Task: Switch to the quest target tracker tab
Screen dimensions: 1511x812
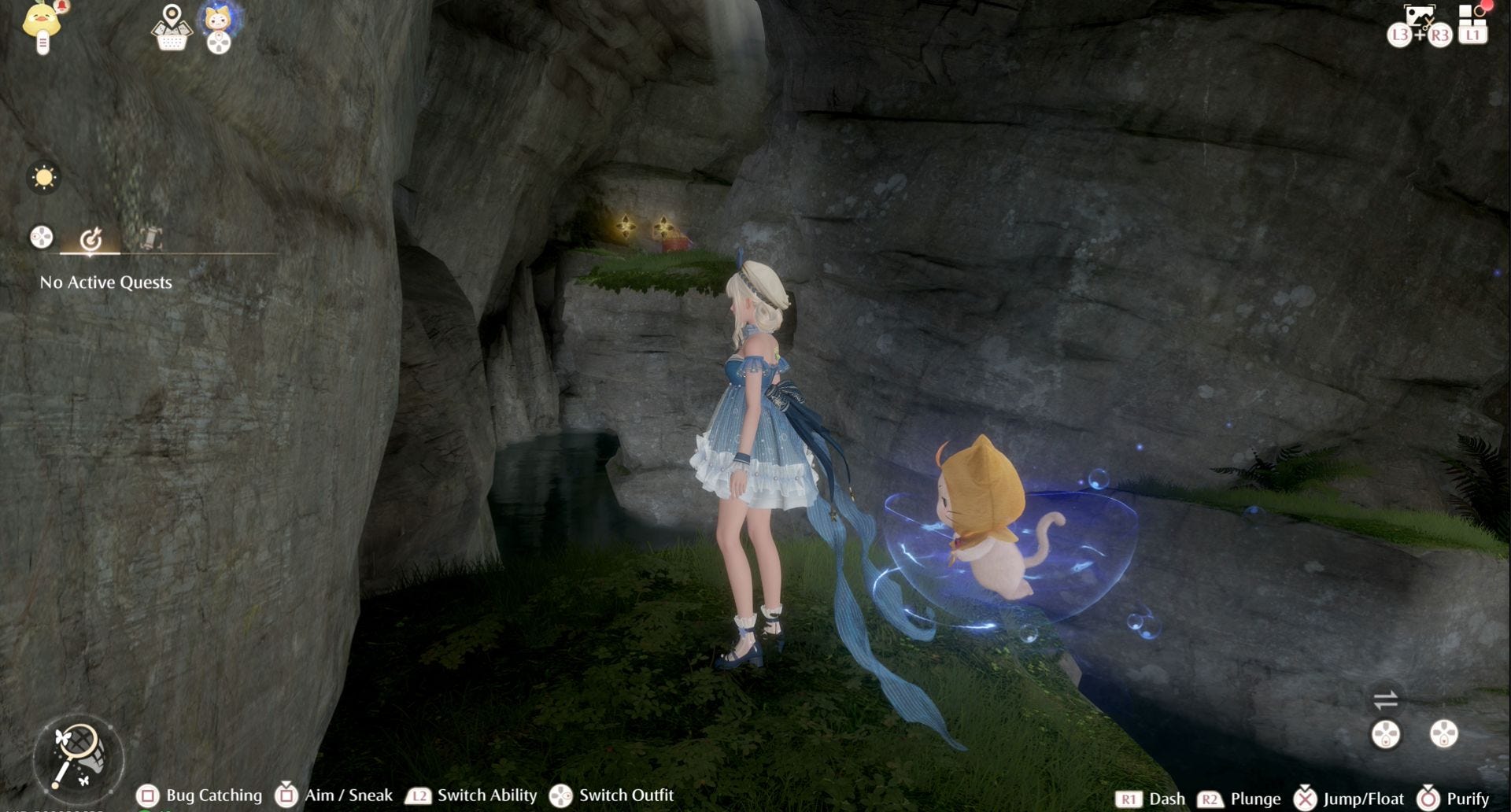Action: [x=91, y=238]
